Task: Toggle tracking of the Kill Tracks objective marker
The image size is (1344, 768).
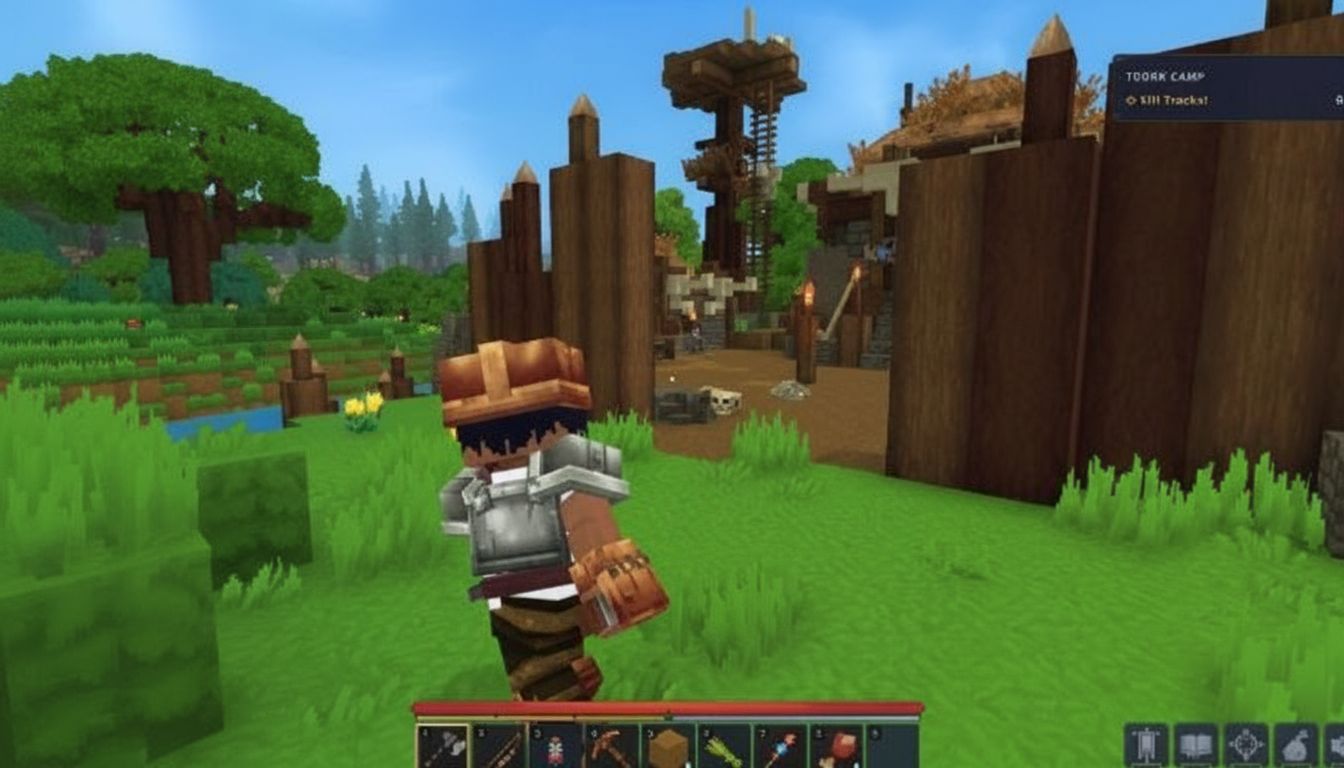Action: click(1131, 99)
